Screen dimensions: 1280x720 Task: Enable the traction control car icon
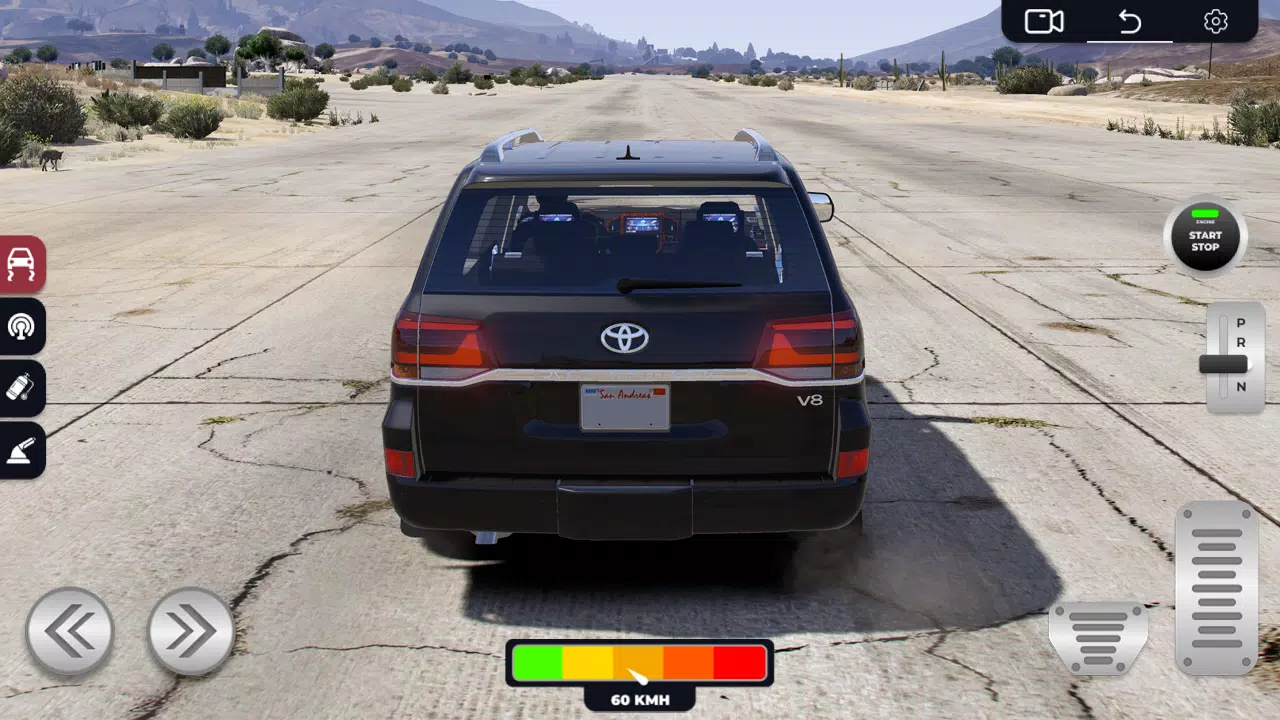coord(22,266)
